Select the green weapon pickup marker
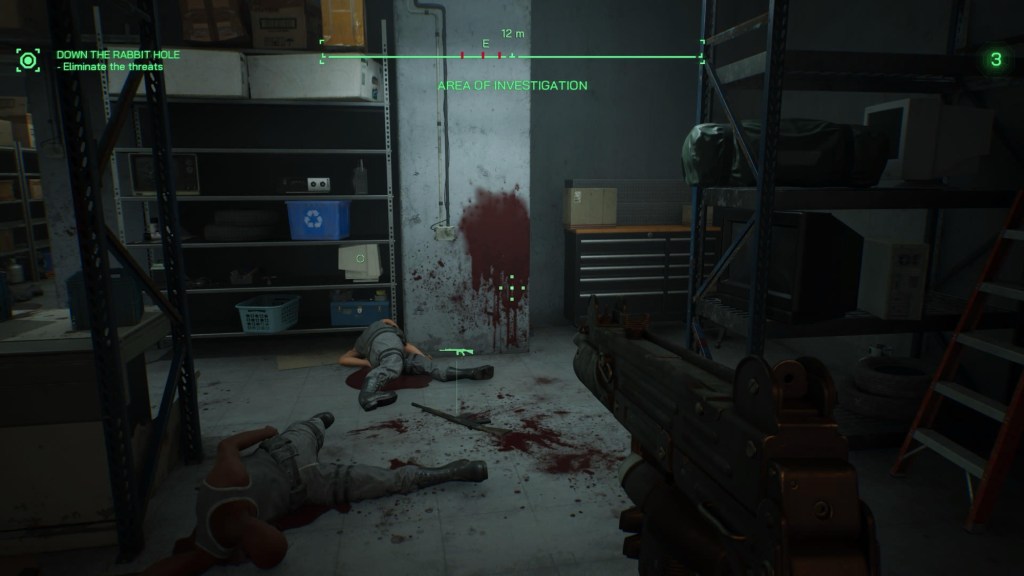Viewport: 1024px width, 576px height. tap(457, 352)
